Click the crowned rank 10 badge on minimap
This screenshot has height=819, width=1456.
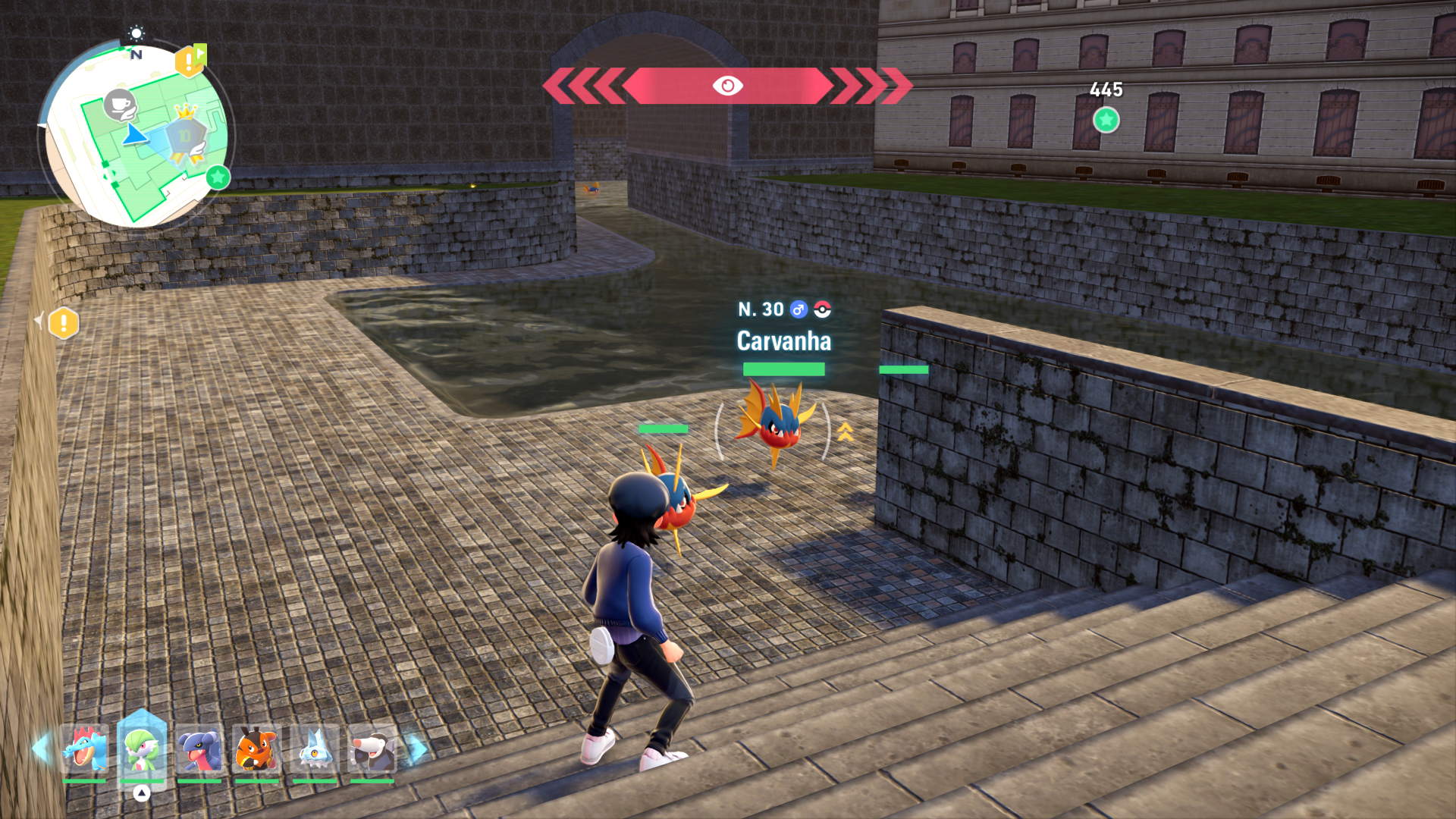[x=186, y=136]
